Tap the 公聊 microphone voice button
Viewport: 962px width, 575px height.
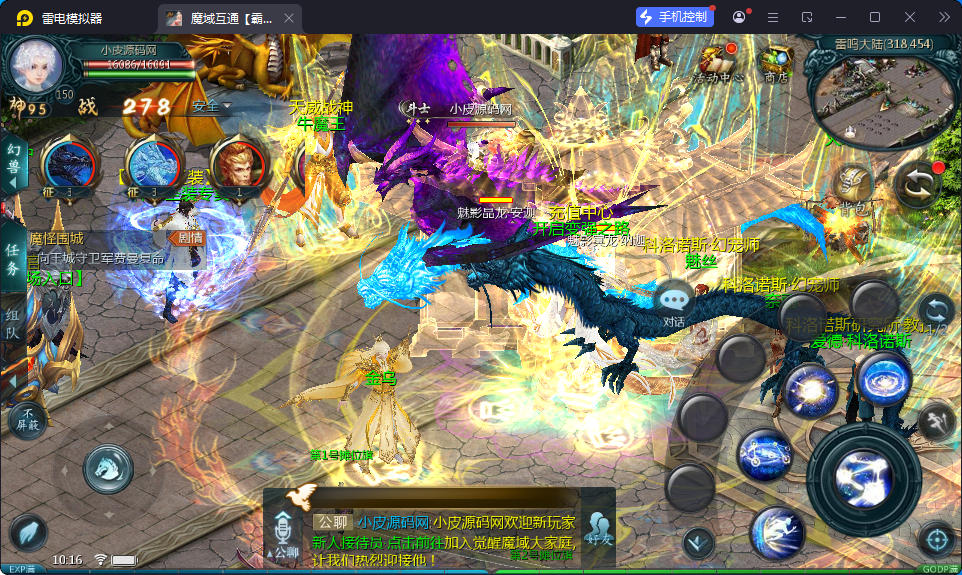(x=286, y=533)
